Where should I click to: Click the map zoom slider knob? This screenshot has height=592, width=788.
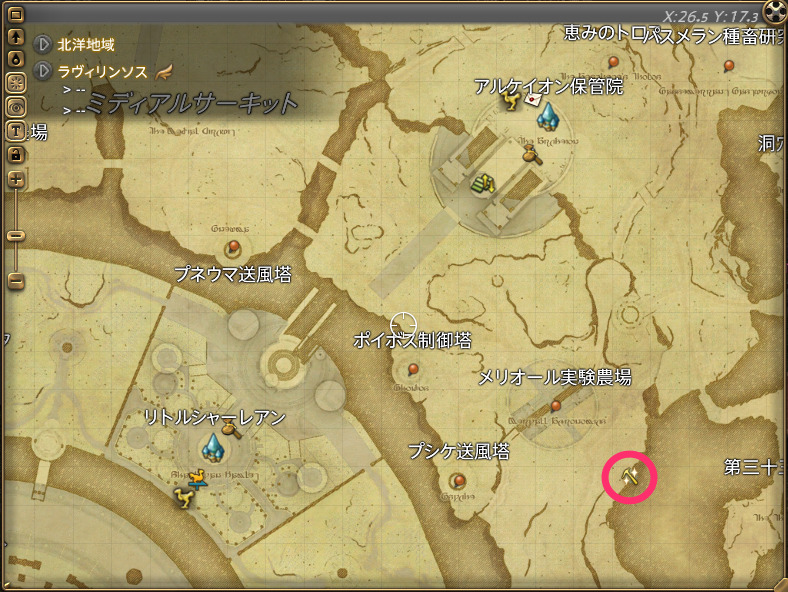pyautogui.click(x=16, y=235)
